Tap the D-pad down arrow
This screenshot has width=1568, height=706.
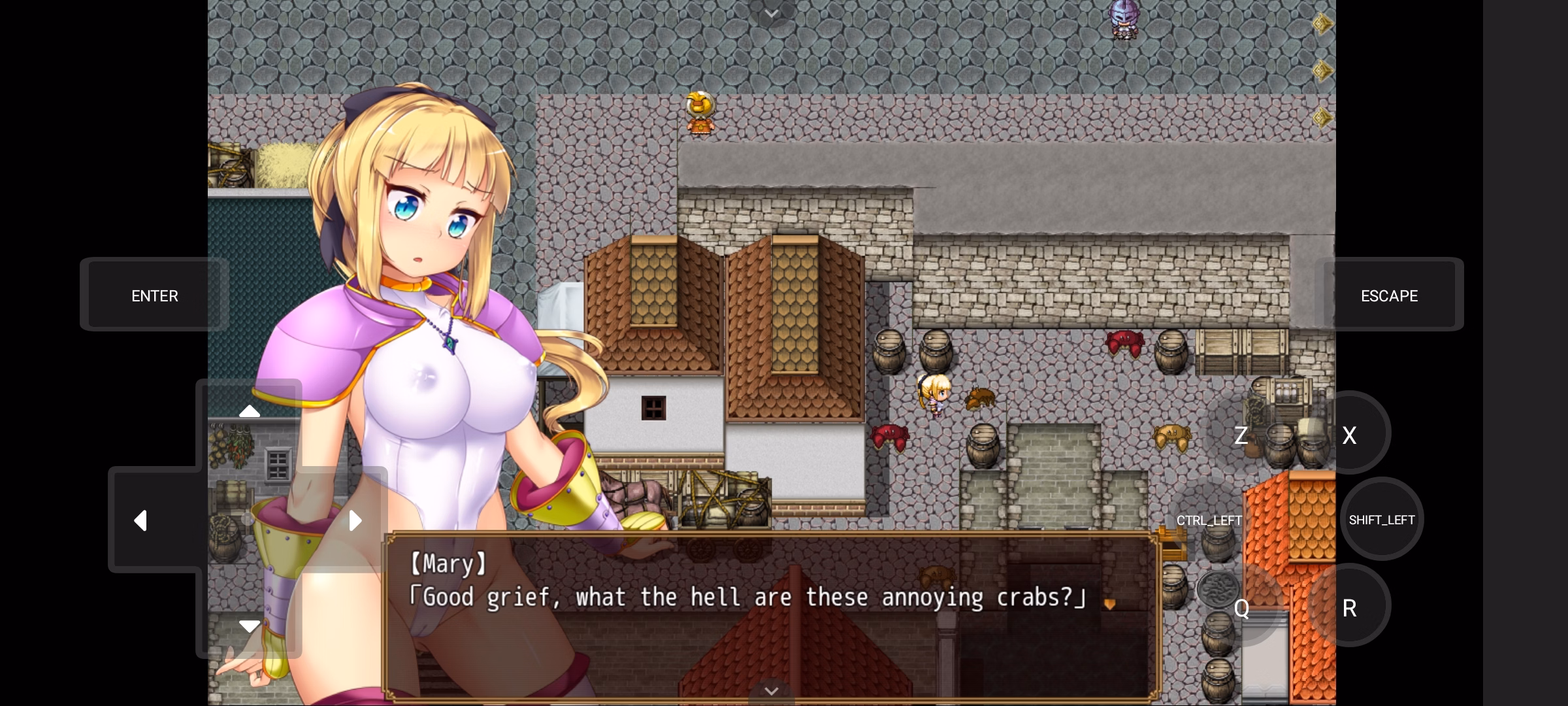click(x=249, y=626)
